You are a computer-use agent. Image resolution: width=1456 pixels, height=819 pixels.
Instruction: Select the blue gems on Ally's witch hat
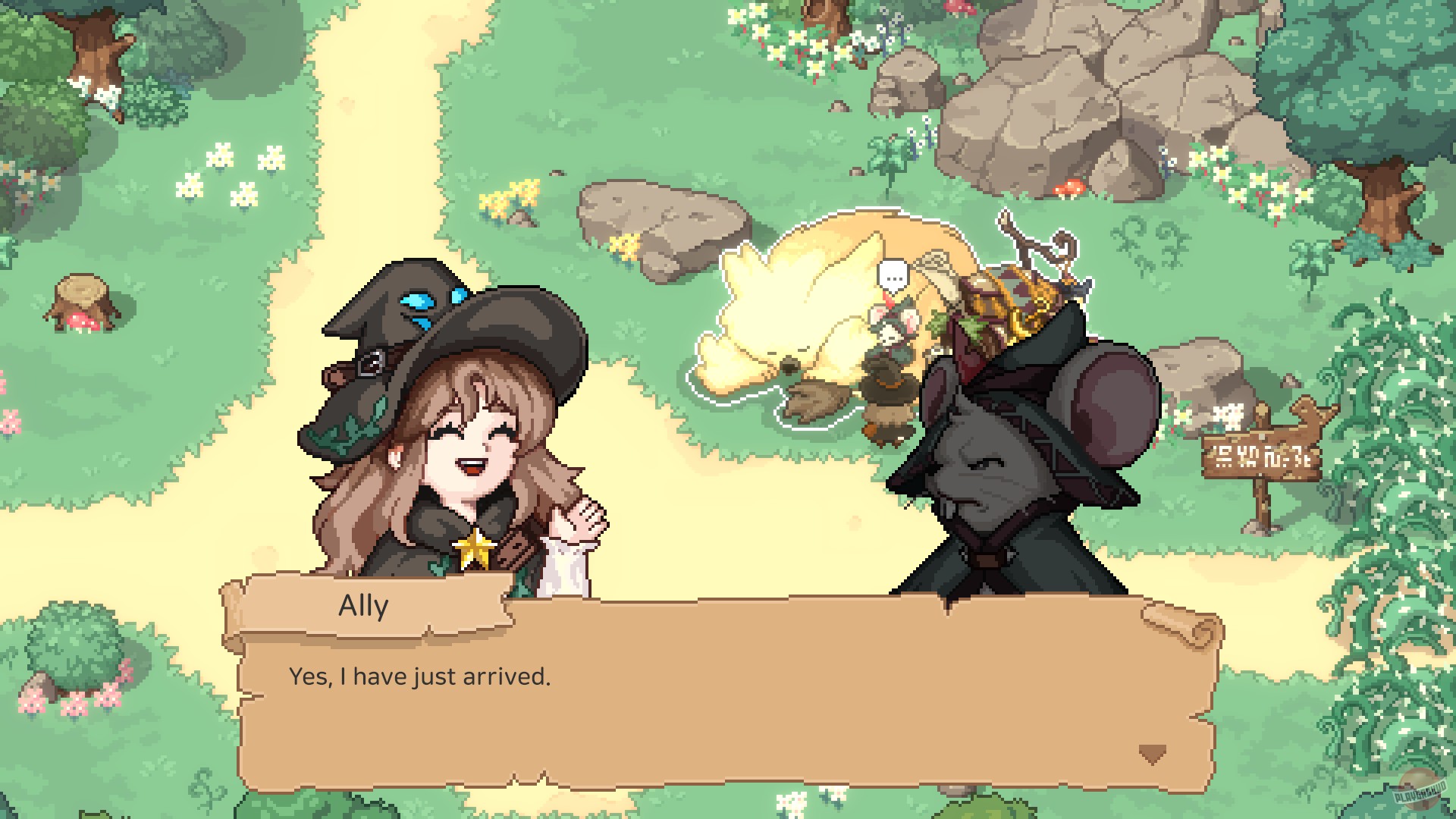pos(418,301)
